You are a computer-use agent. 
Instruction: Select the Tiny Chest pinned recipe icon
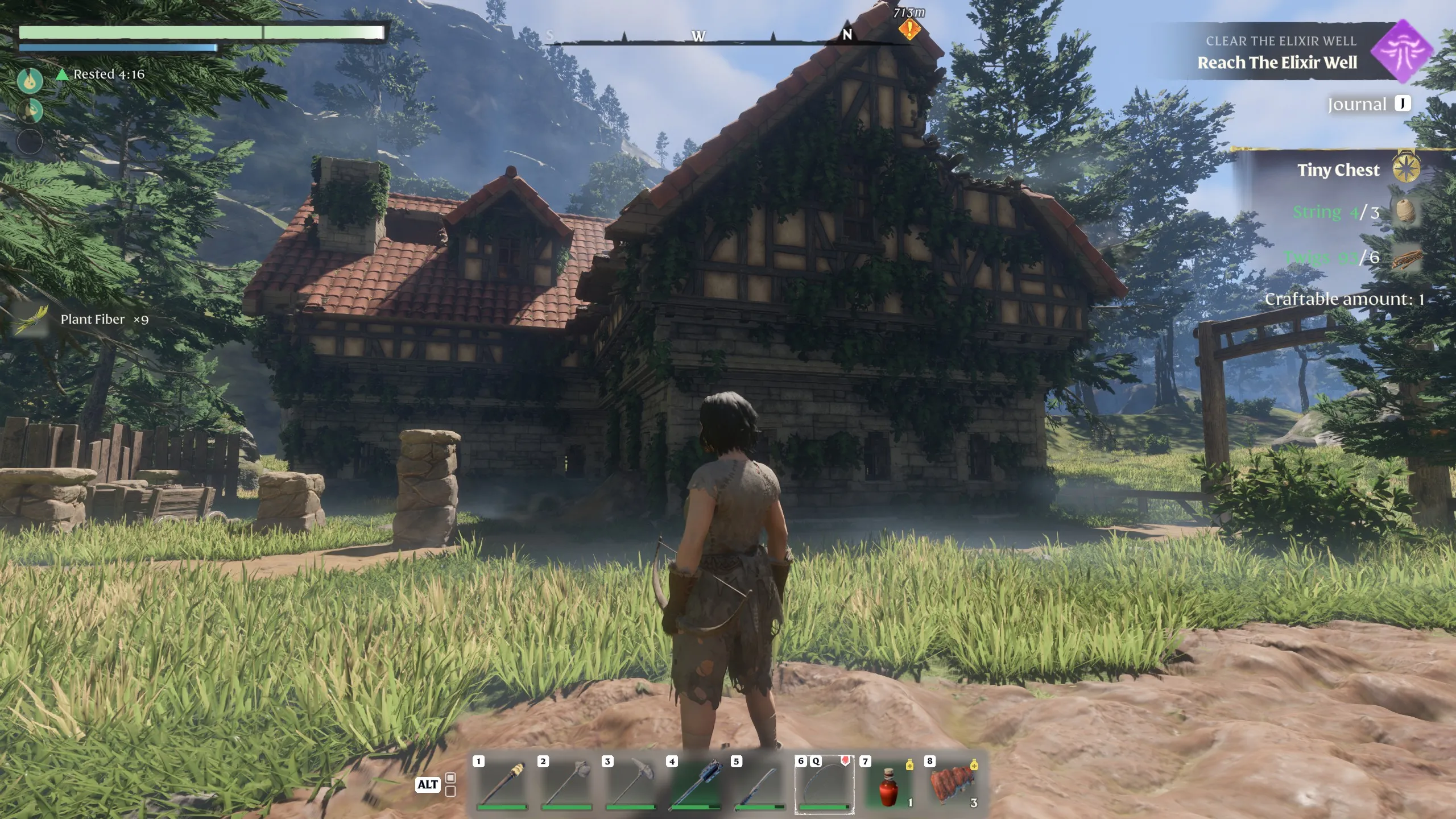click(x=1406, y=168)
